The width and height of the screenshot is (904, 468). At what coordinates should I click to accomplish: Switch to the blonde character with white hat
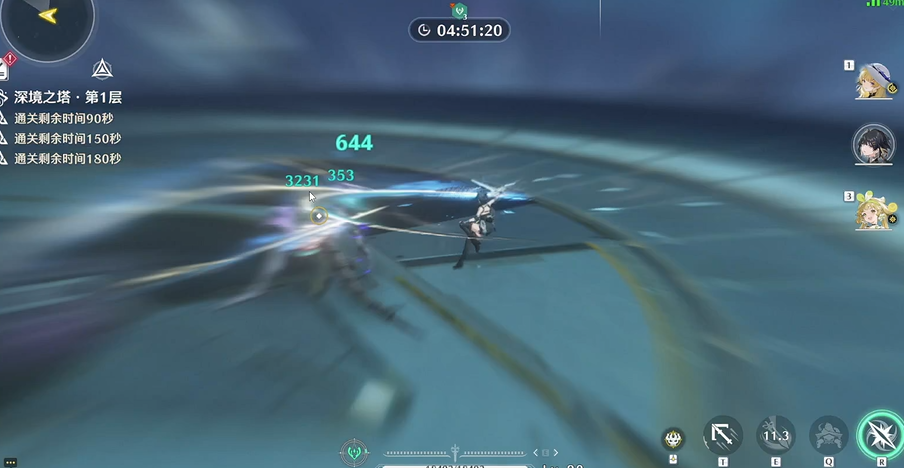click(x=872, y=82)
